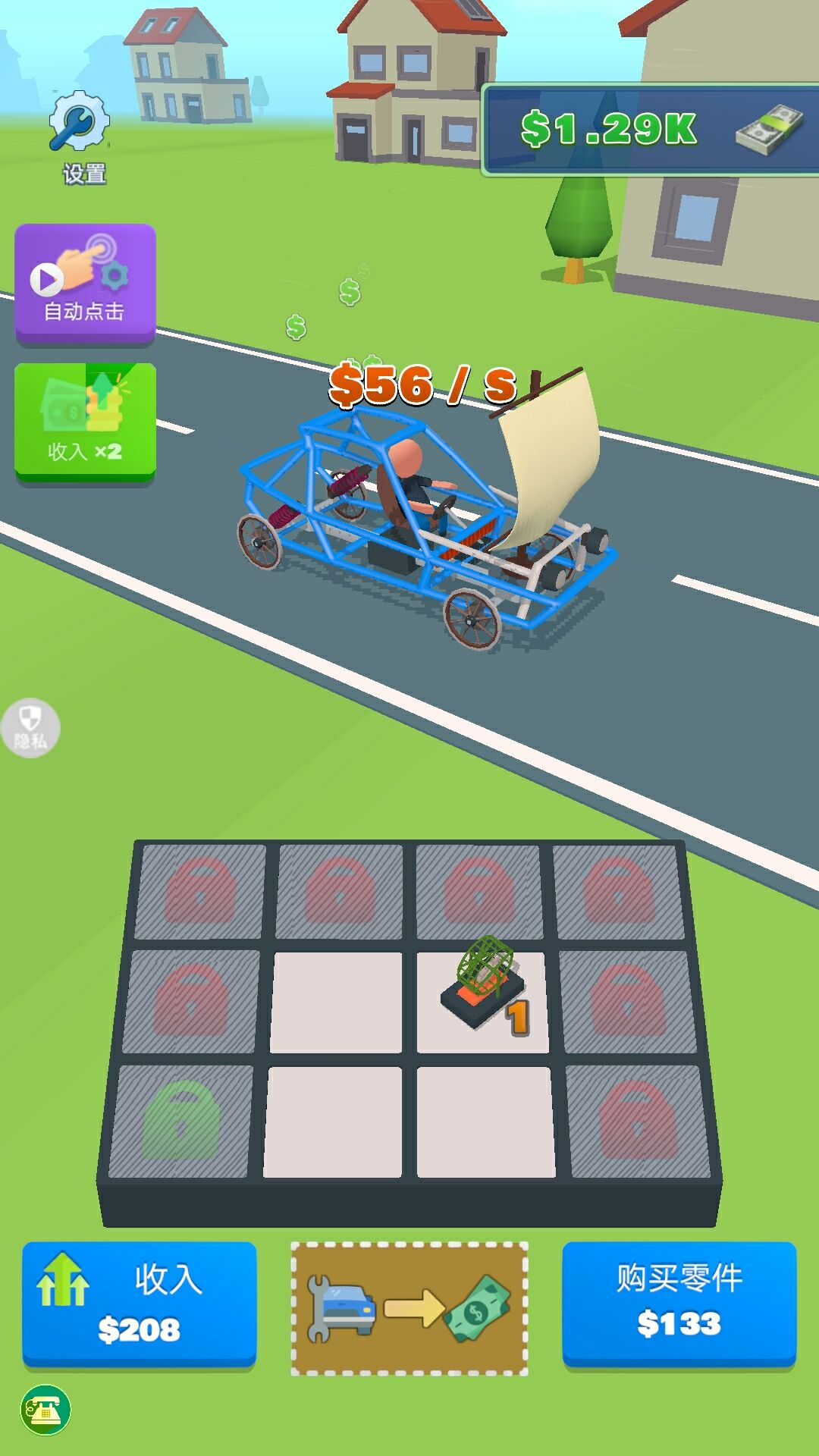The height and width of the screenshot is (1456, 819).
Task: Open the 隐私 privacy shield icon
Action: pyautogui.click(x=30, y=728)
